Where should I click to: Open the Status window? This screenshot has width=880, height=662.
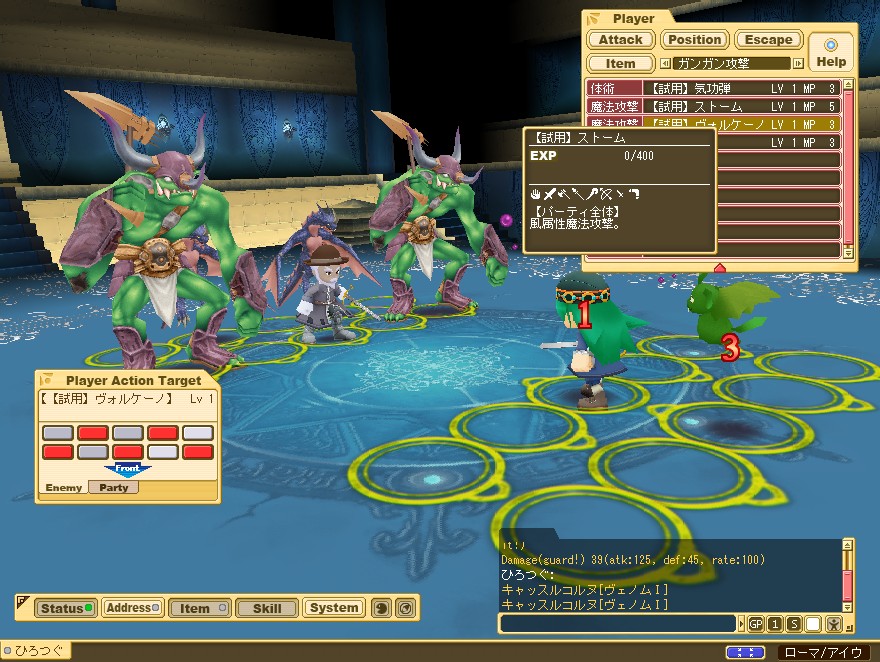click(64, 608)
